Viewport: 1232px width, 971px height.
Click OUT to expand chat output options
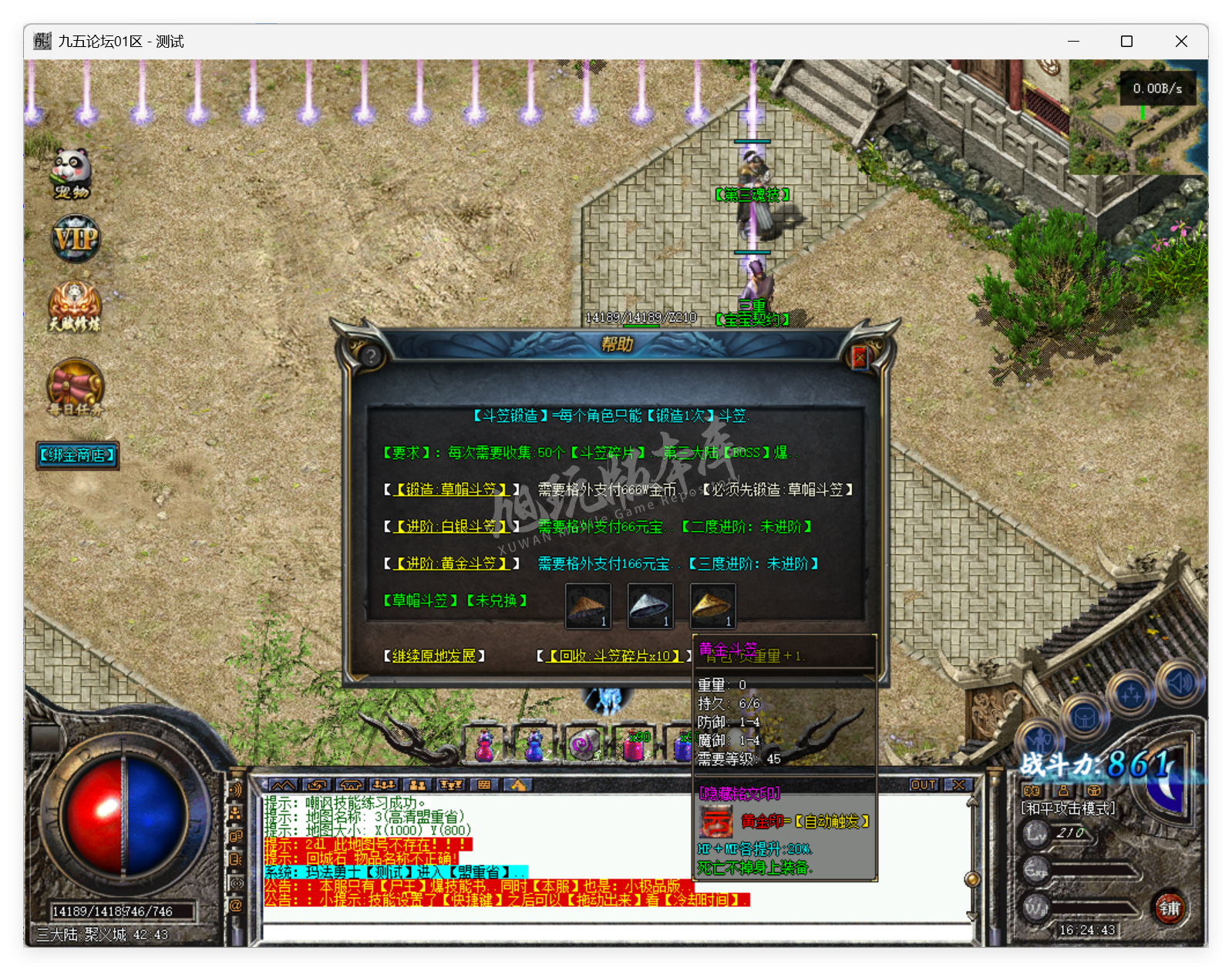tap(924, 785)
